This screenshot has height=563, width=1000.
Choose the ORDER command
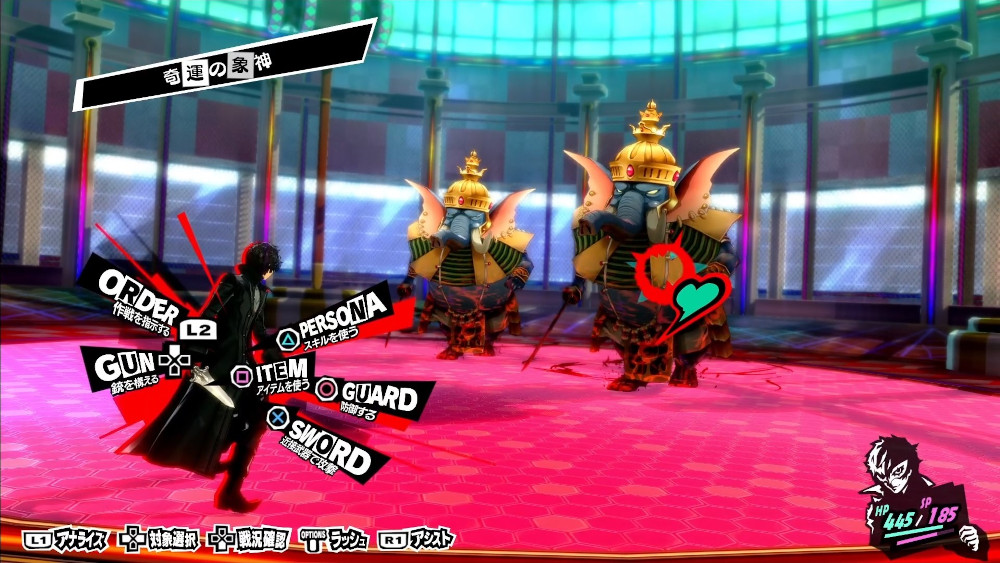pos(140,295)
